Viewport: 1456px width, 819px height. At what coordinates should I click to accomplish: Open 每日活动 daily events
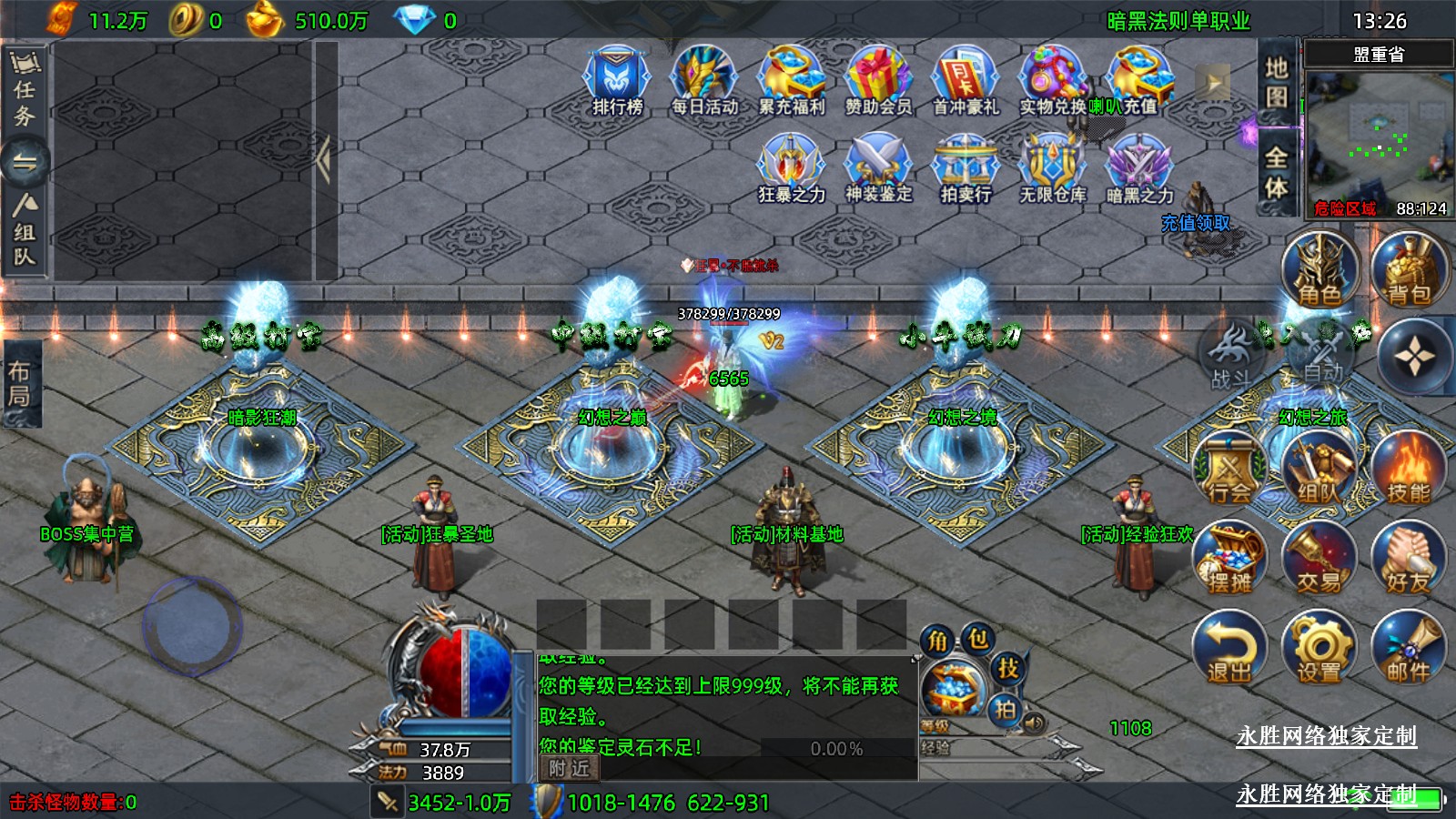704,80
